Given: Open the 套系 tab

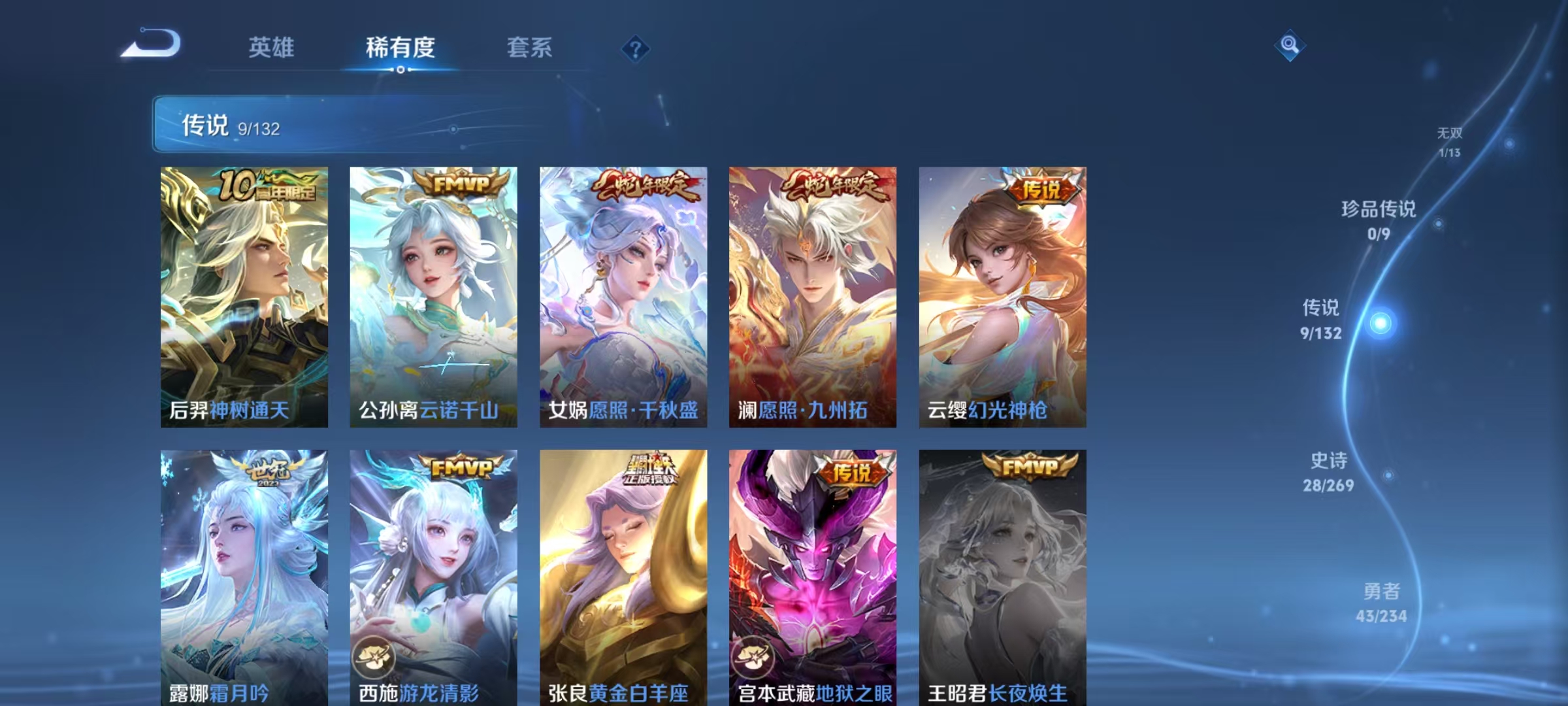Looking at the screenshot, I should pyautogui.click(x=531, y=48).
